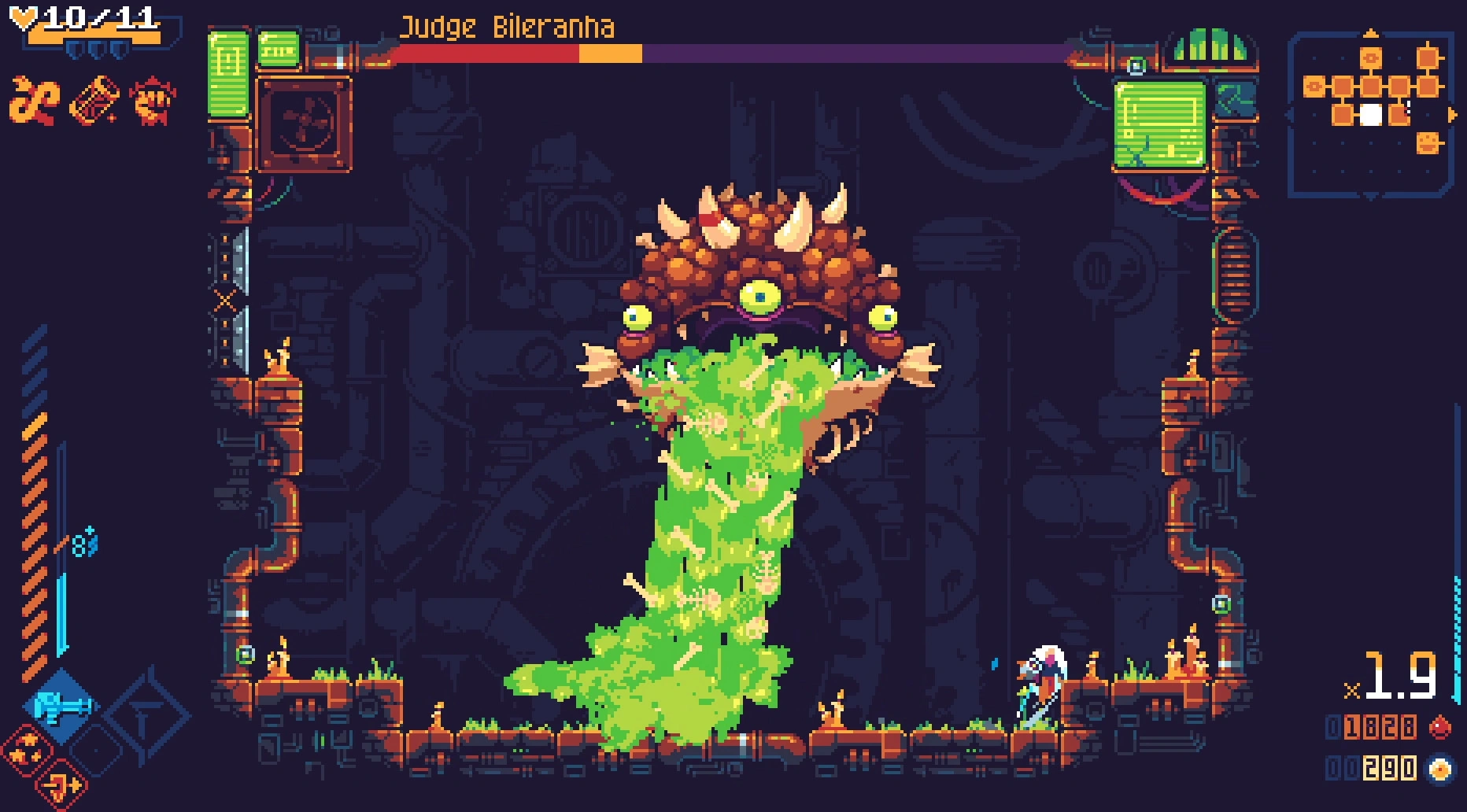The height and width of the screenshot is (812, 1467).
Task: Select the smiley face room on minimap
Action: (x=1429, y=143)
